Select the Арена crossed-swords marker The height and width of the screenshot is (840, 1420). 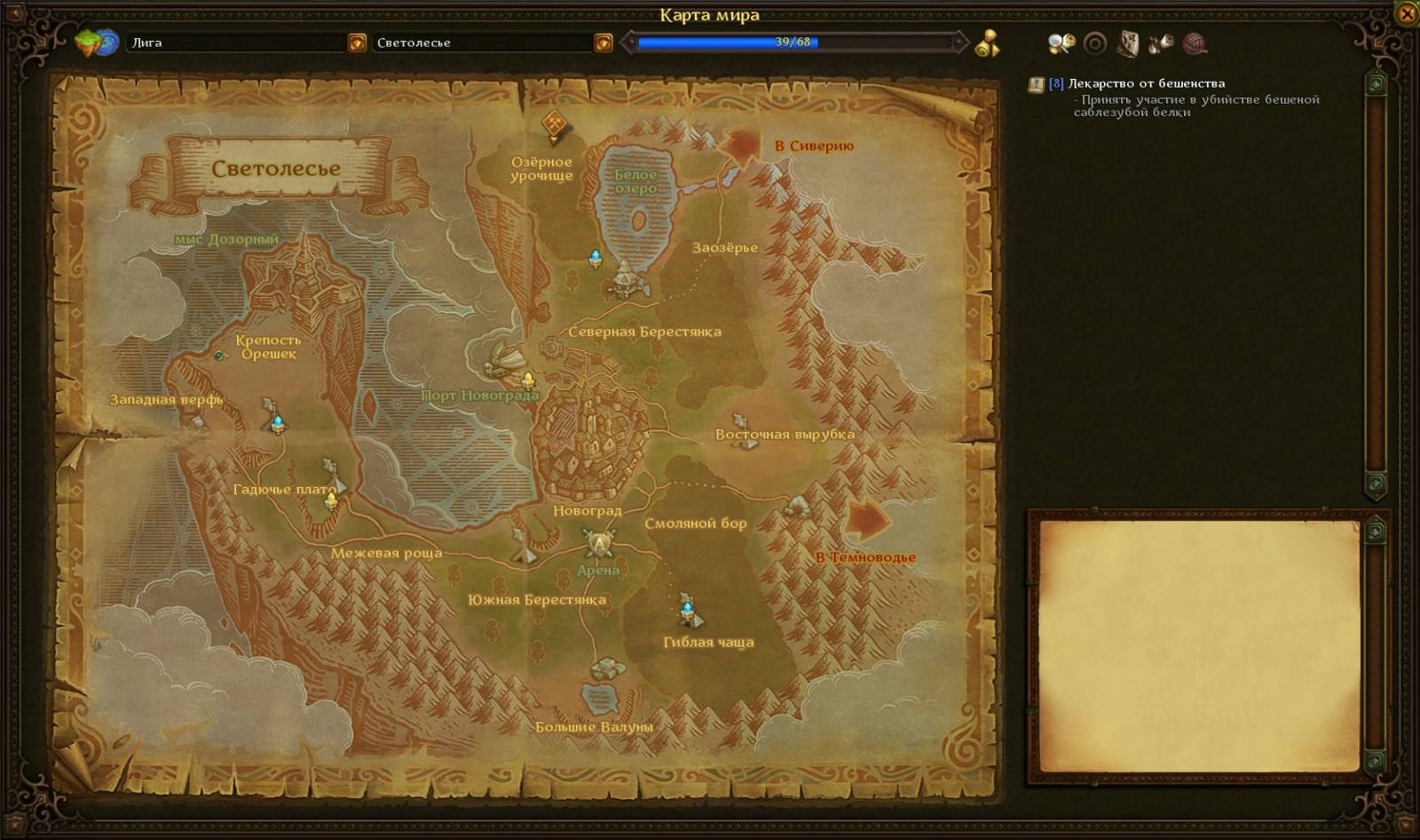[599, 540]
